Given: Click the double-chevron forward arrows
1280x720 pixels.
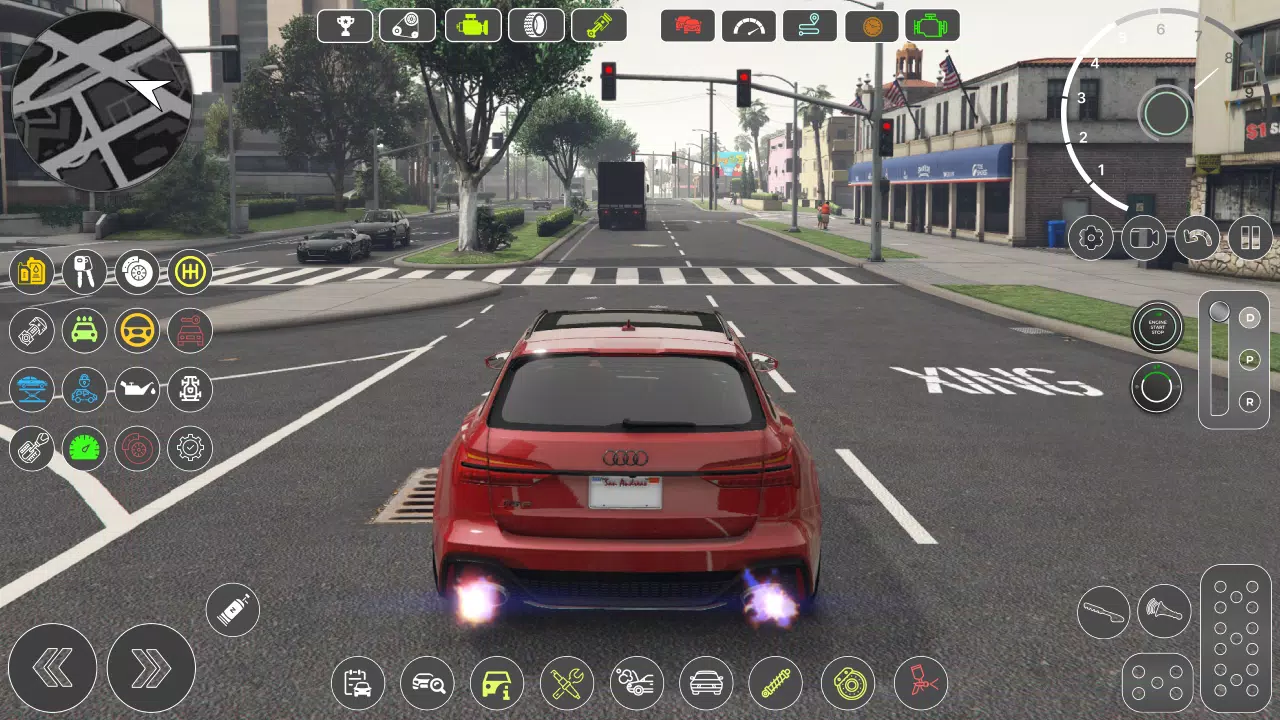Looking at the screenshot, I should pos(152,668).
